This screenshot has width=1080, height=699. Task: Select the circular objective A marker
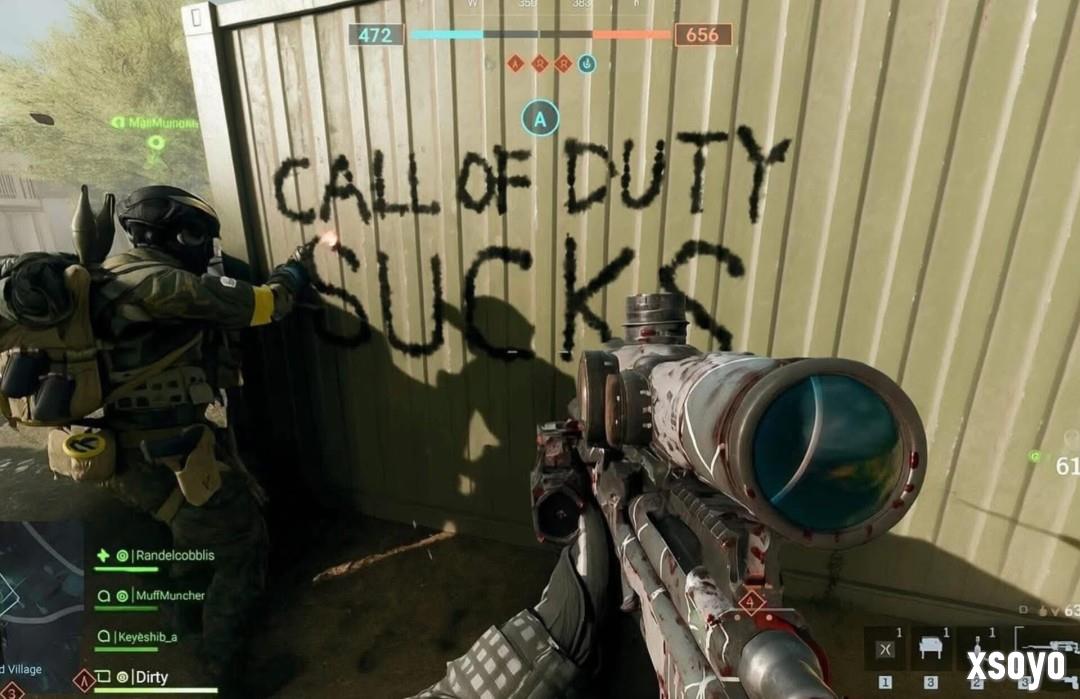(540, 120)
